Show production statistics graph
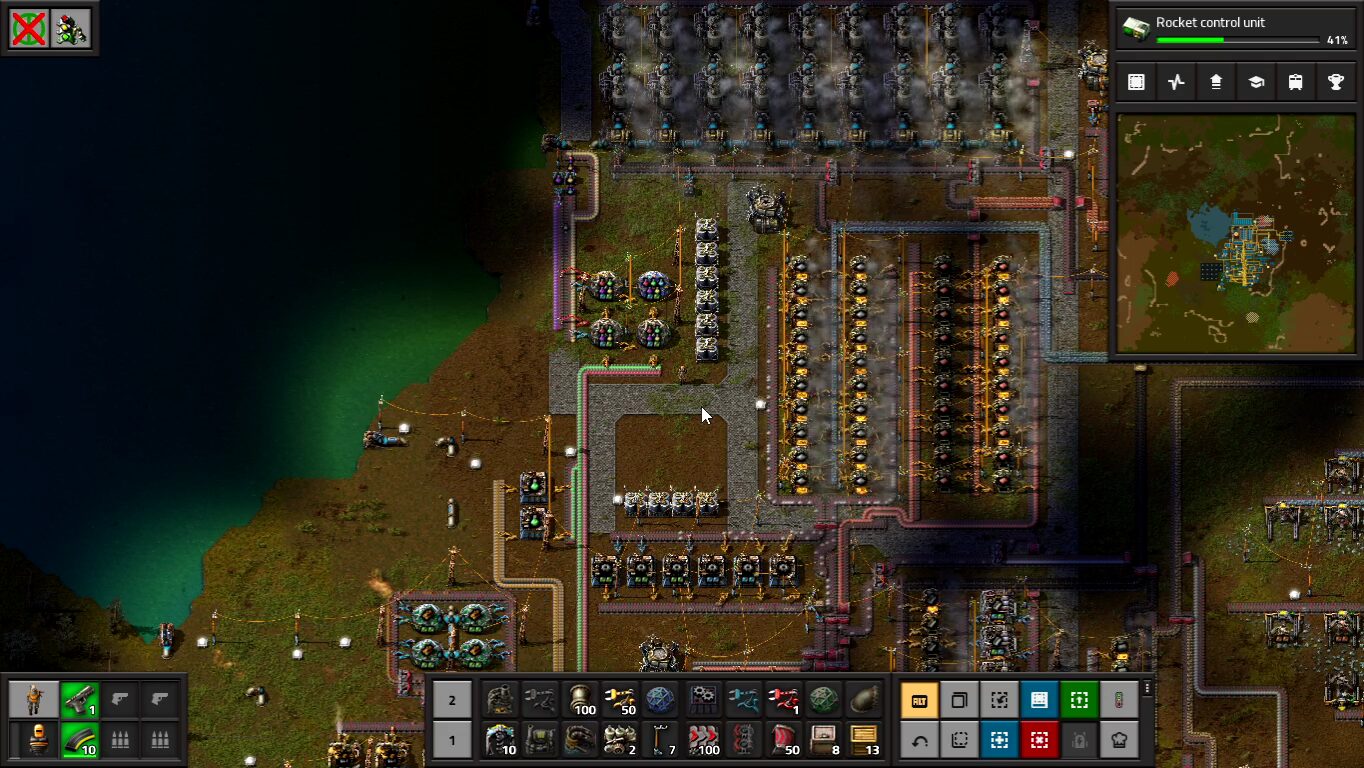This screenshot has width=1364, height=768. click(1176, 82)
